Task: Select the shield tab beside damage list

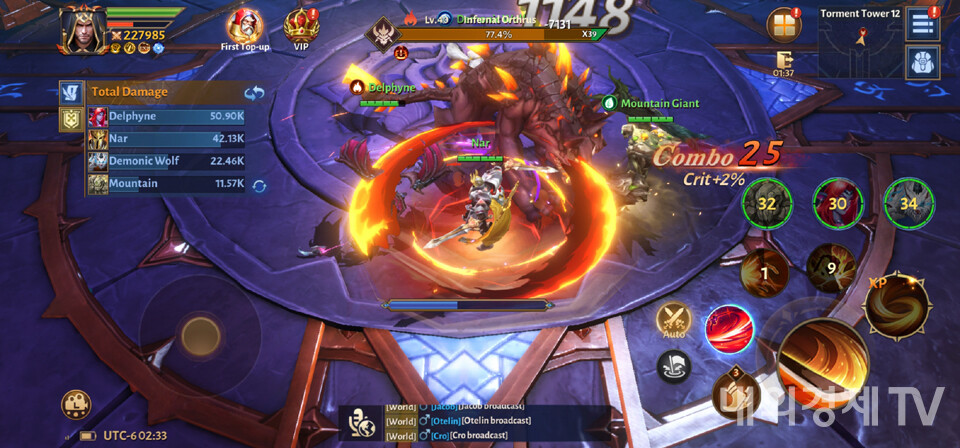Action: coord(71,120)
